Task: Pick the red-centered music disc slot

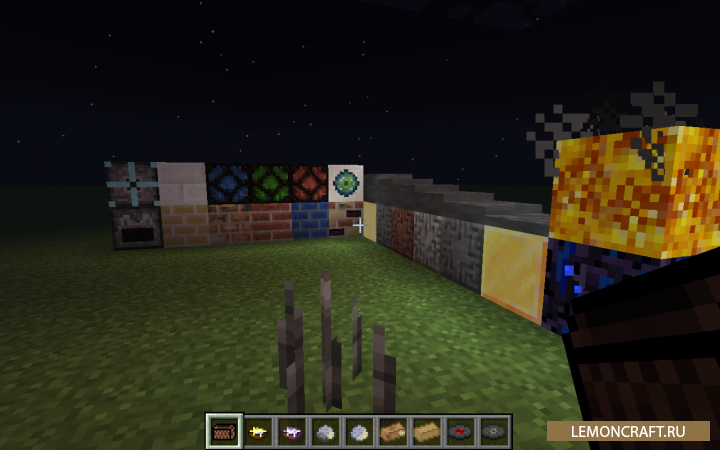Action: coord(461,432)
